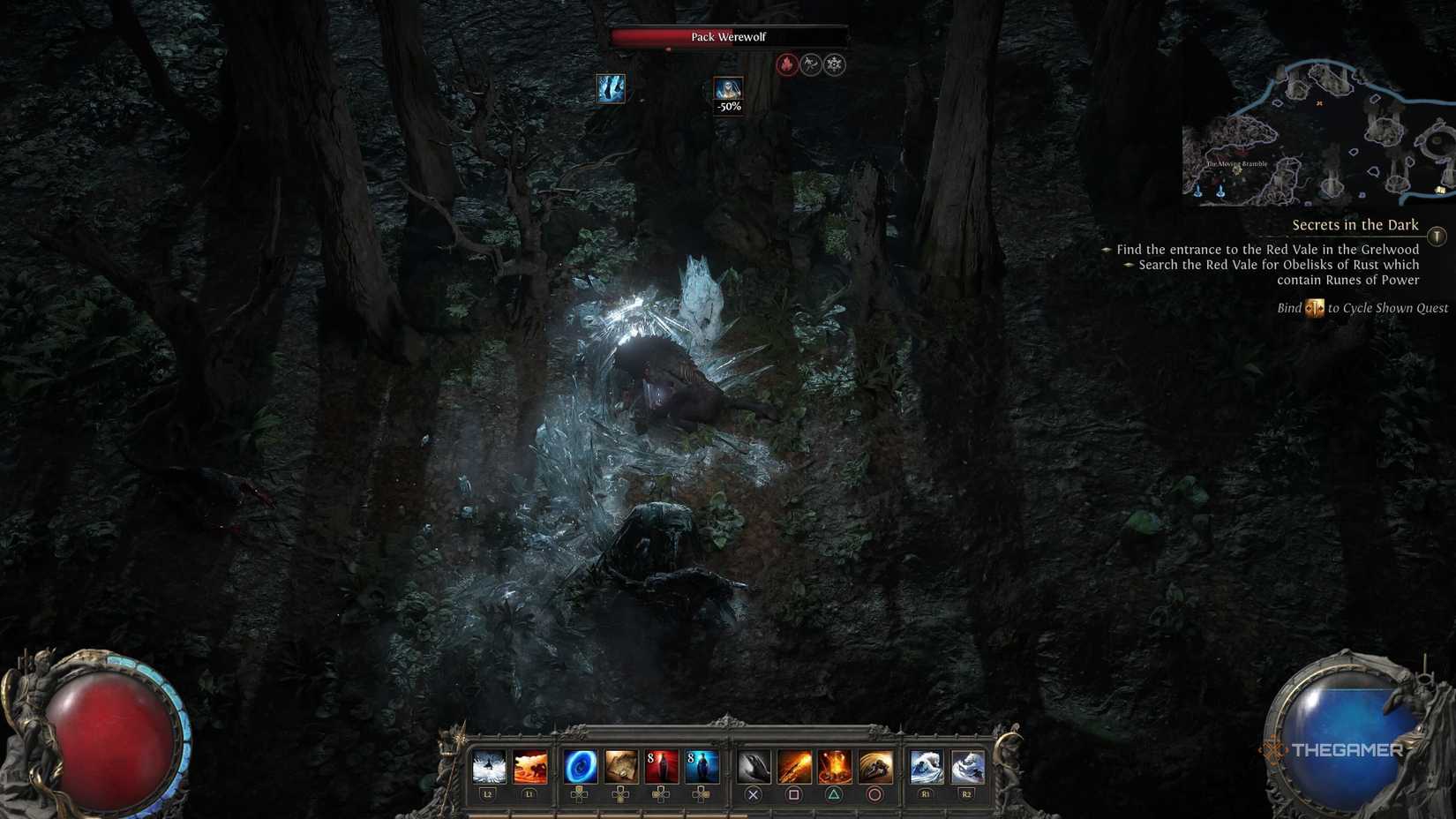Image resolution: width=1456 pixels, height=819 pixels.
Task: Cast the flaming spear skill on Square
Action: point(794,766)
